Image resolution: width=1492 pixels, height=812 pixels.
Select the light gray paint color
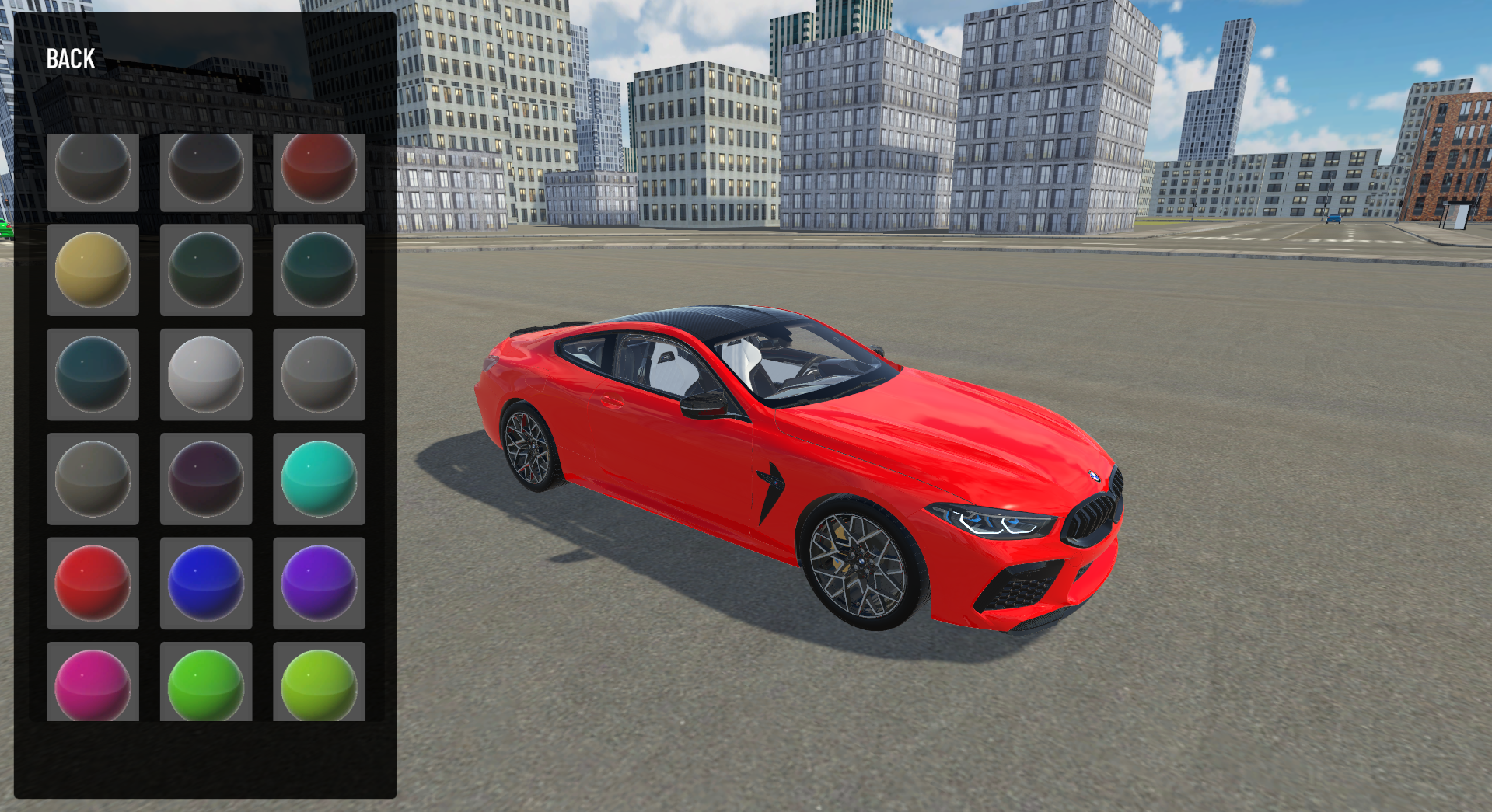tap(319, 375)
